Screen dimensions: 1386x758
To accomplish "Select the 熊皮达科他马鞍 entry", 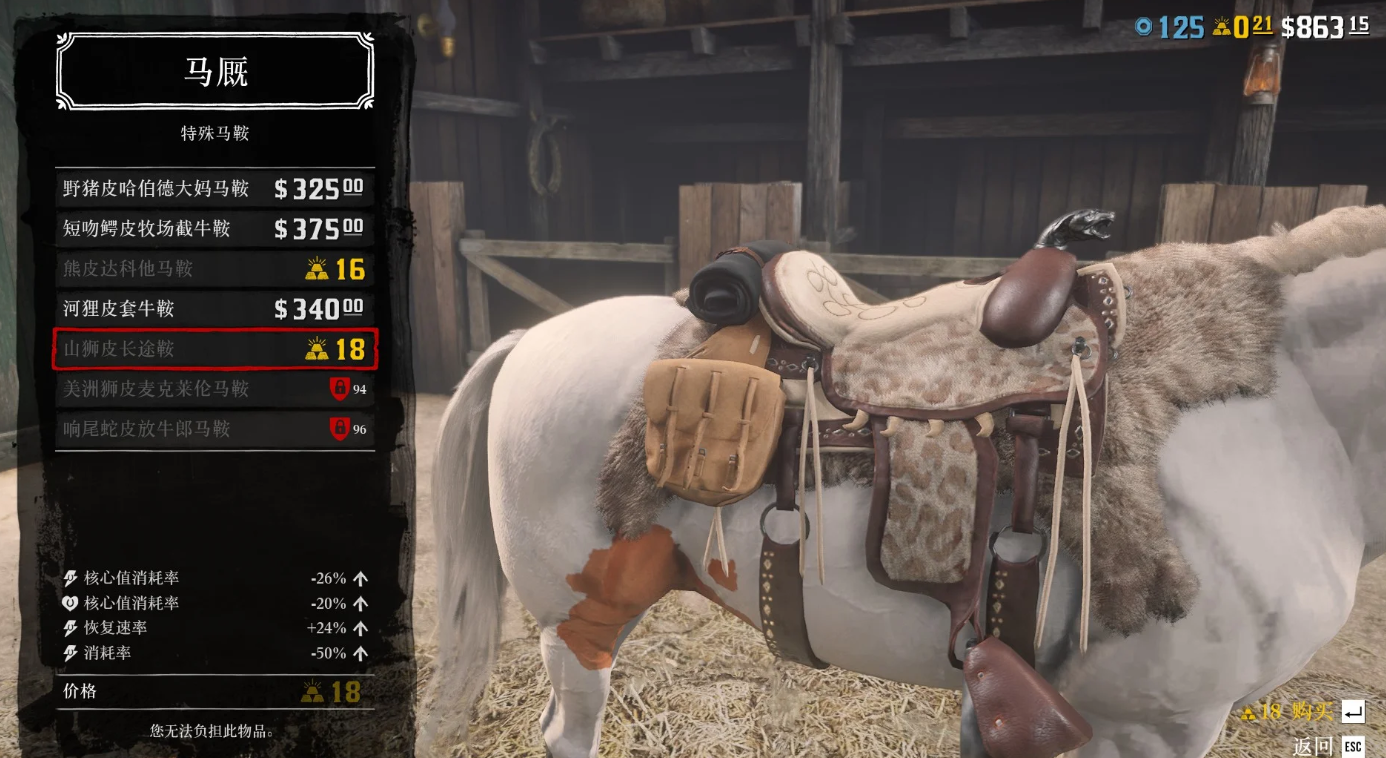I will pos(215,269).
